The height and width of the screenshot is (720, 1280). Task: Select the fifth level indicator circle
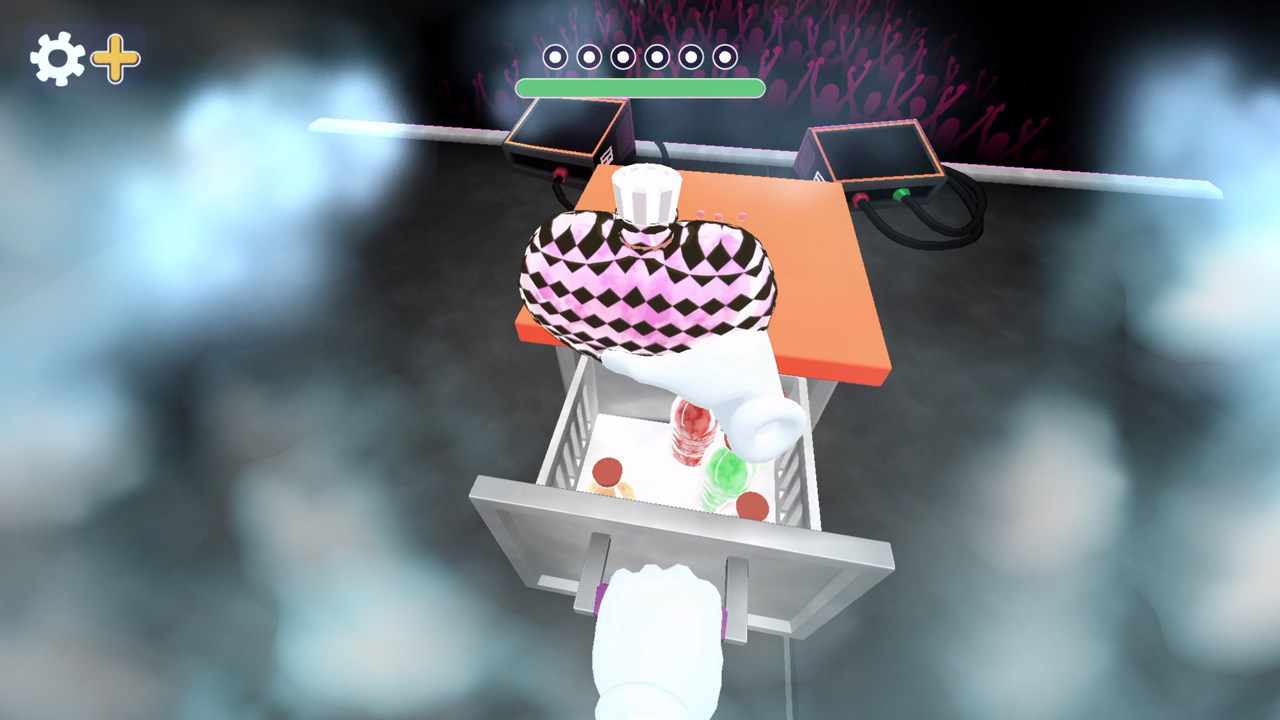[690, 57]
